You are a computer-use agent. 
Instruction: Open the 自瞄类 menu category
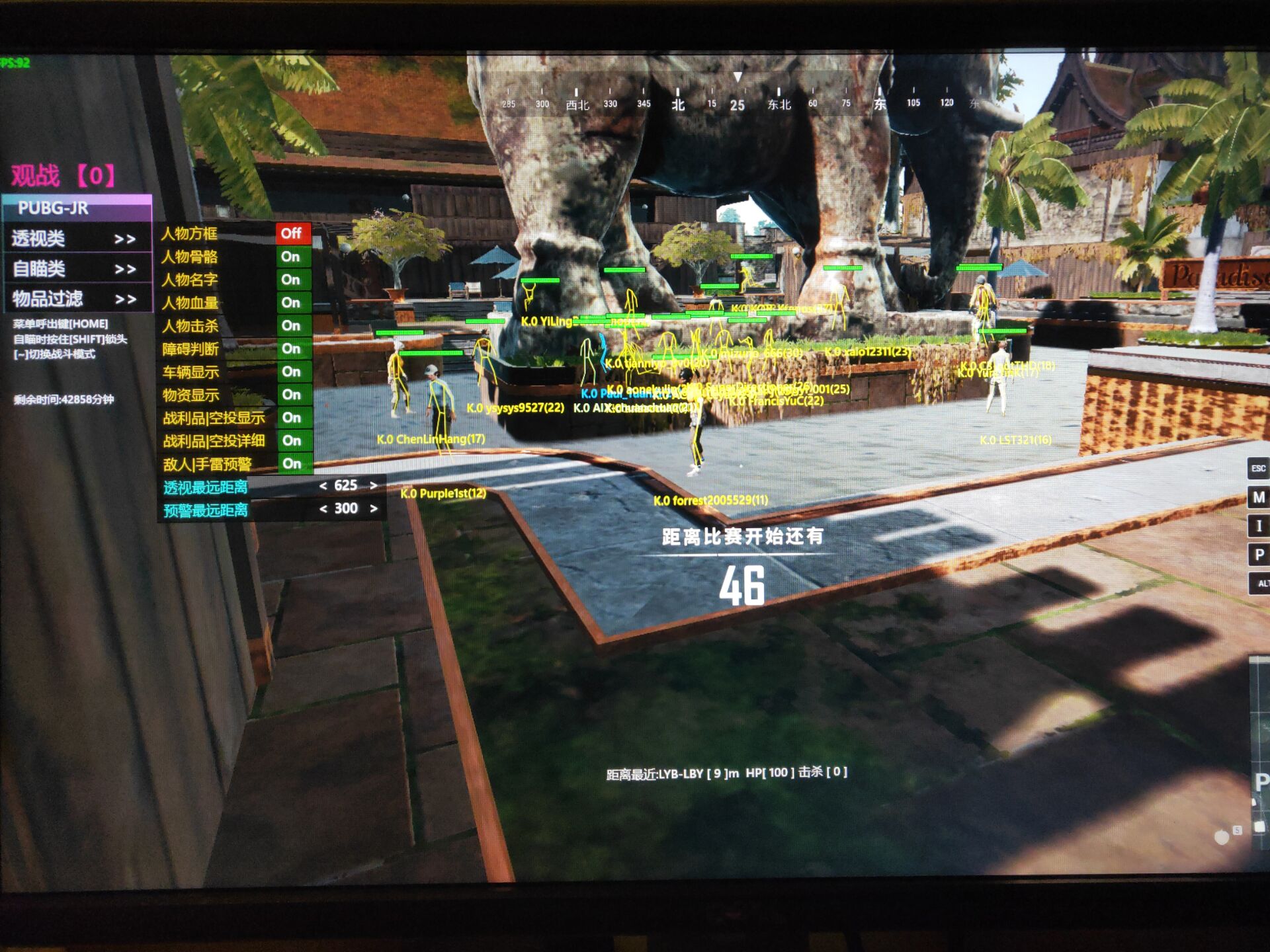click(74, 269)
